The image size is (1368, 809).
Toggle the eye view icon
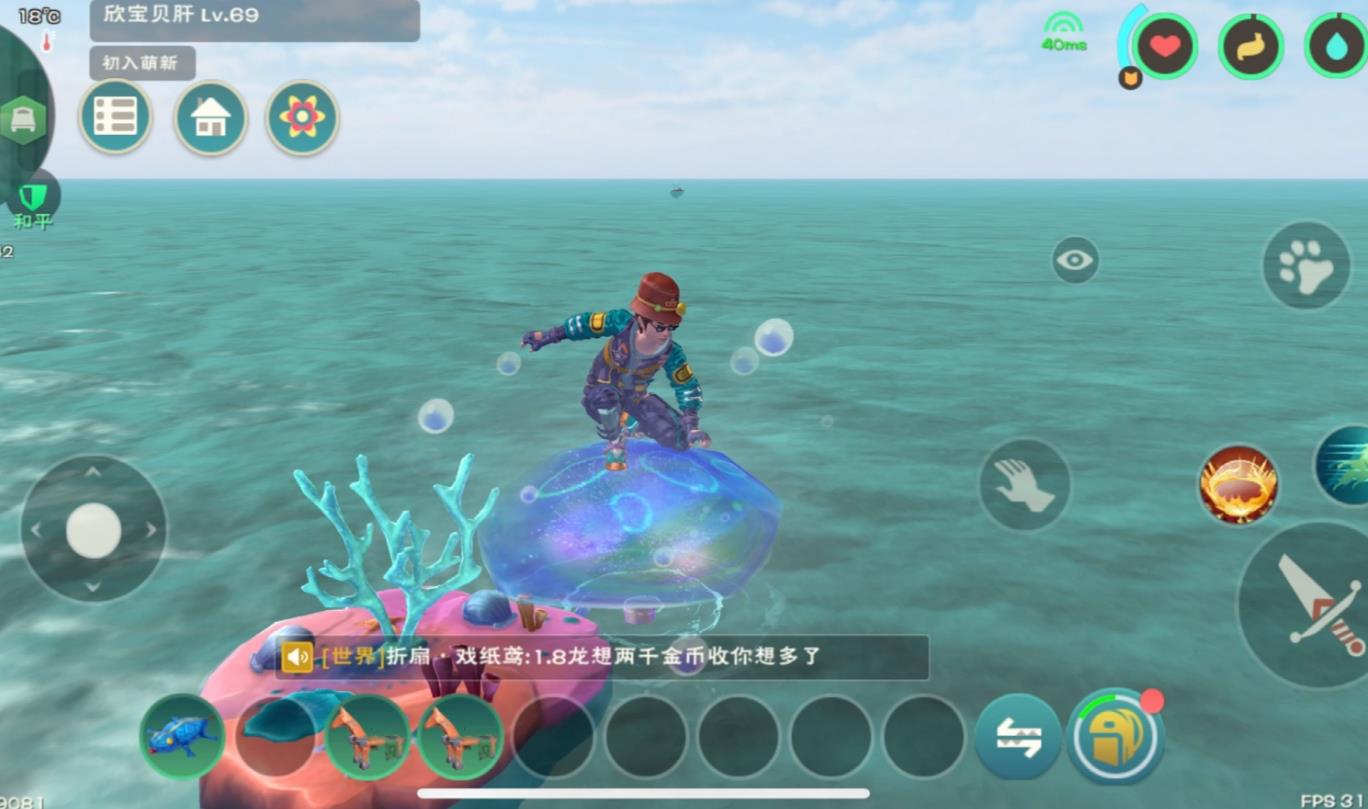(1075, 260)
